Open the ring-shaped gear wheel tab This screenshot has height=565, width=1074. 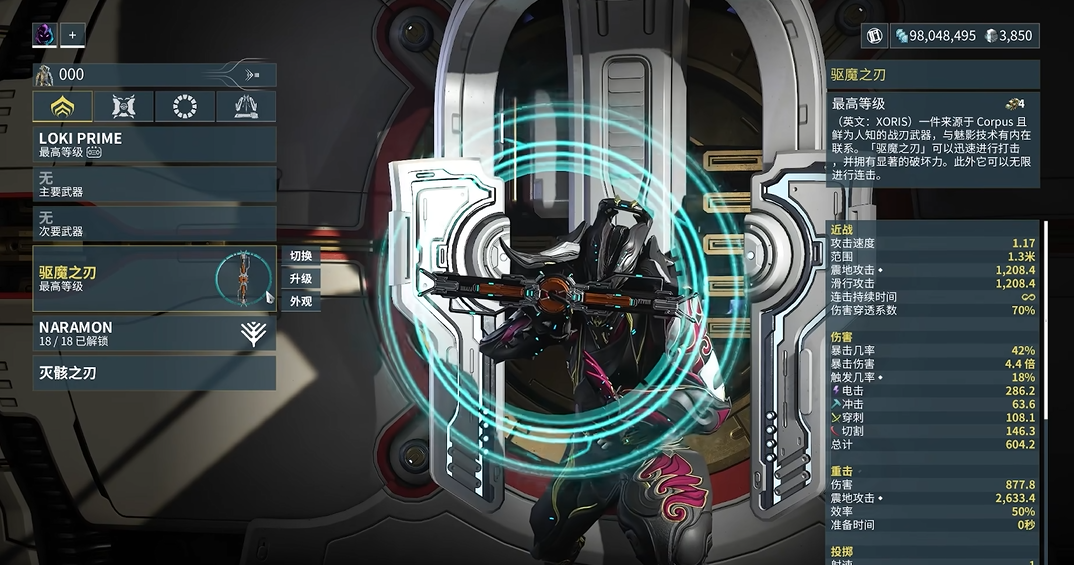click(185, 106)
